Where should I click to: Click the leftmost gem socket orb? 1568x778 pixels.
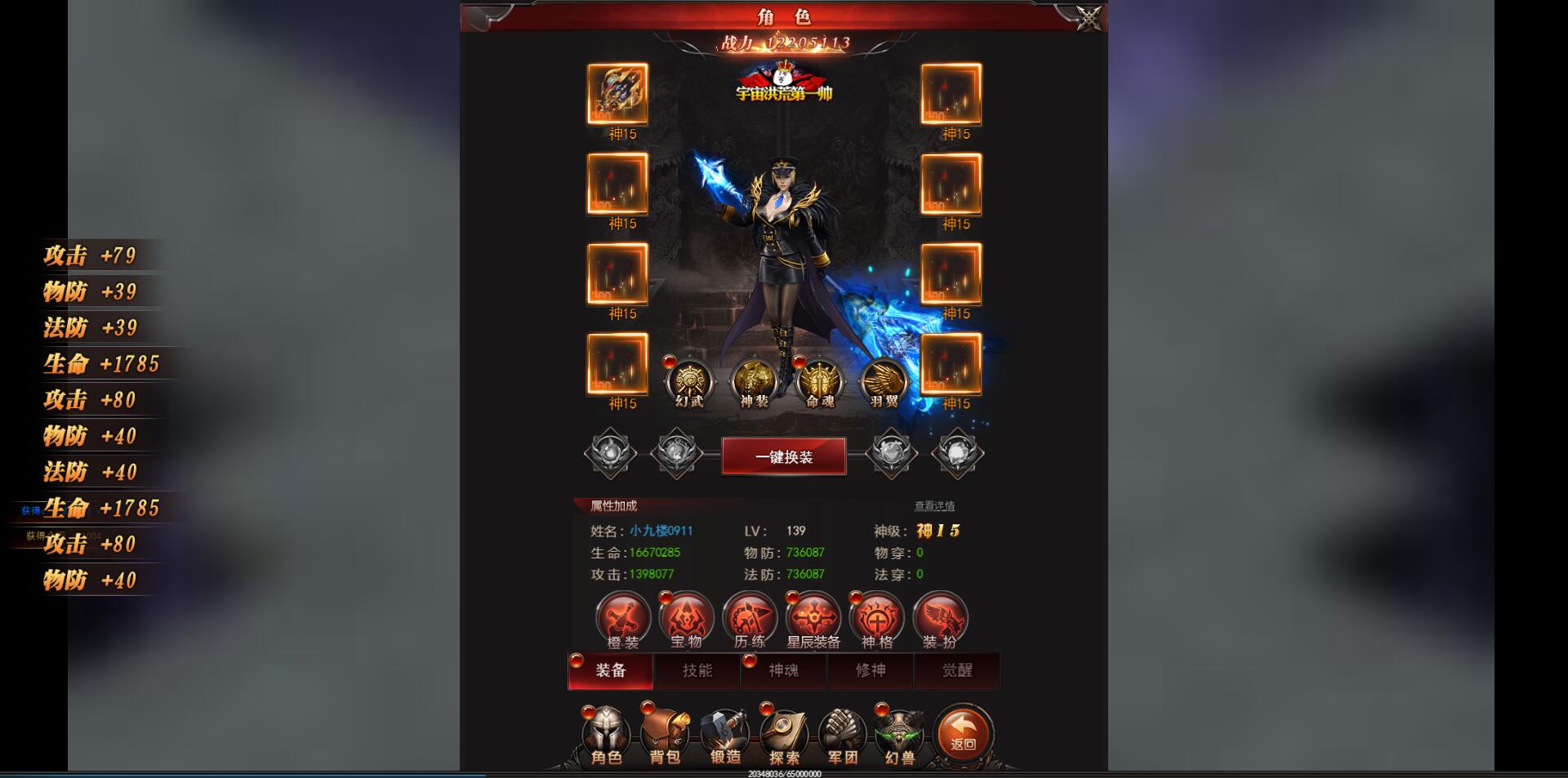(608, 454)
